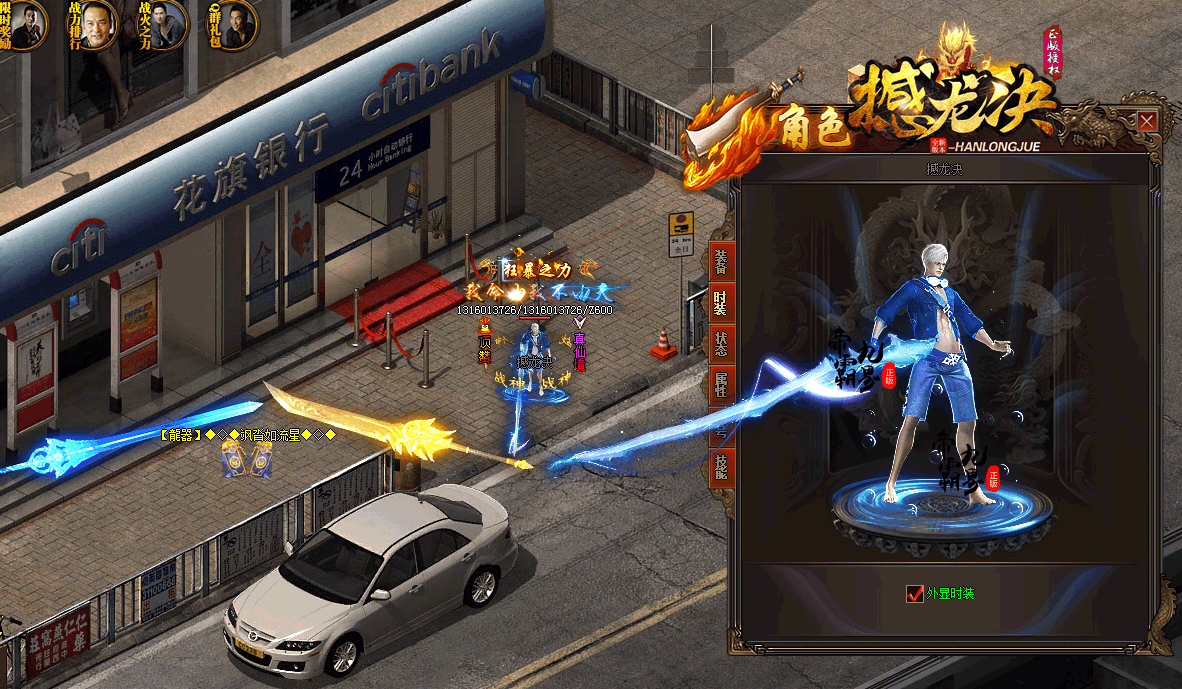Open the 战火之力 event icon
Screen dimensions: 1182x689
click(164, 25)
